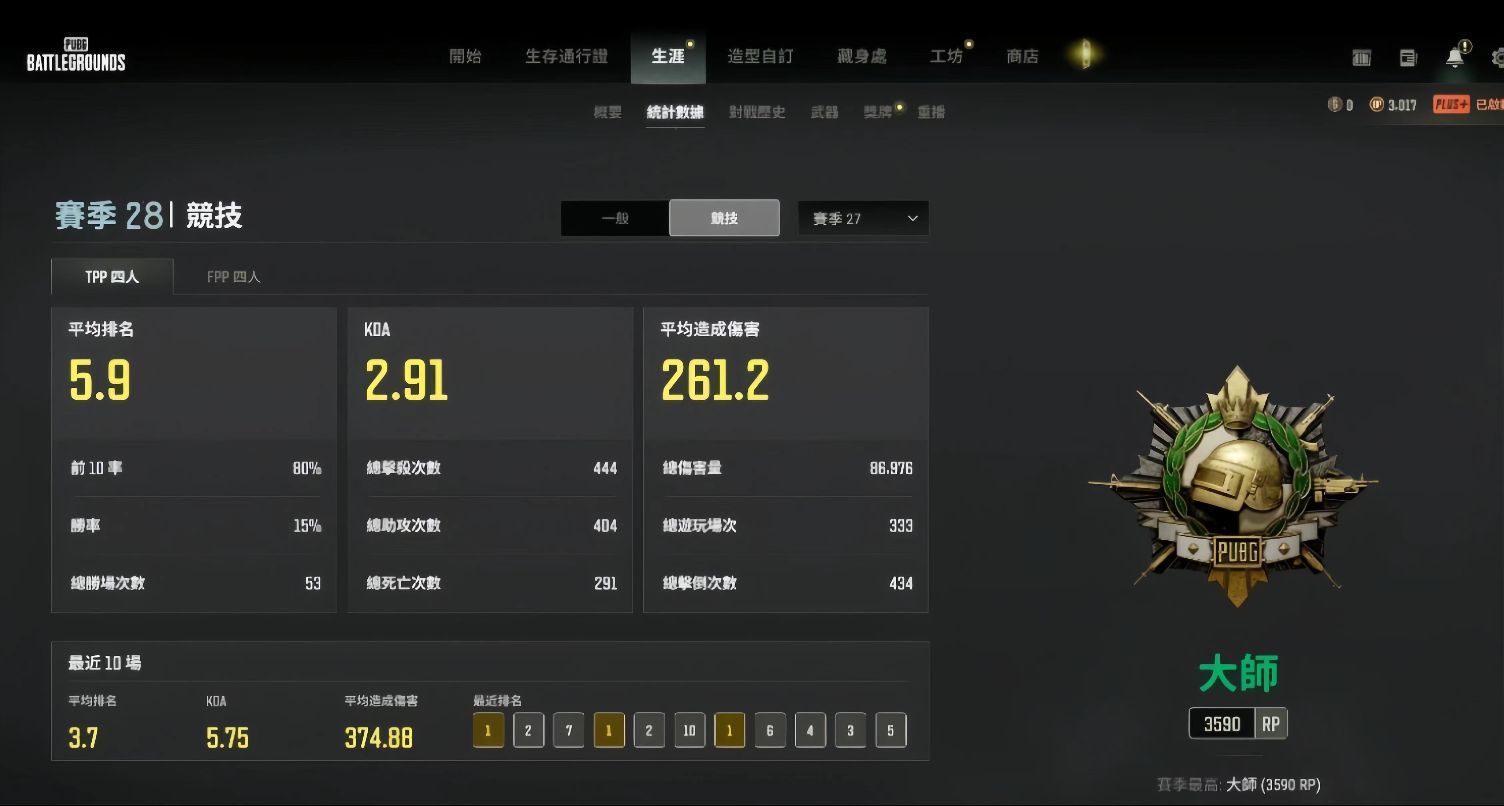Open the news/esports icon in top bar
Image resolution: width=1504 pixels, height=806 pixels.
coord(1409,58)
